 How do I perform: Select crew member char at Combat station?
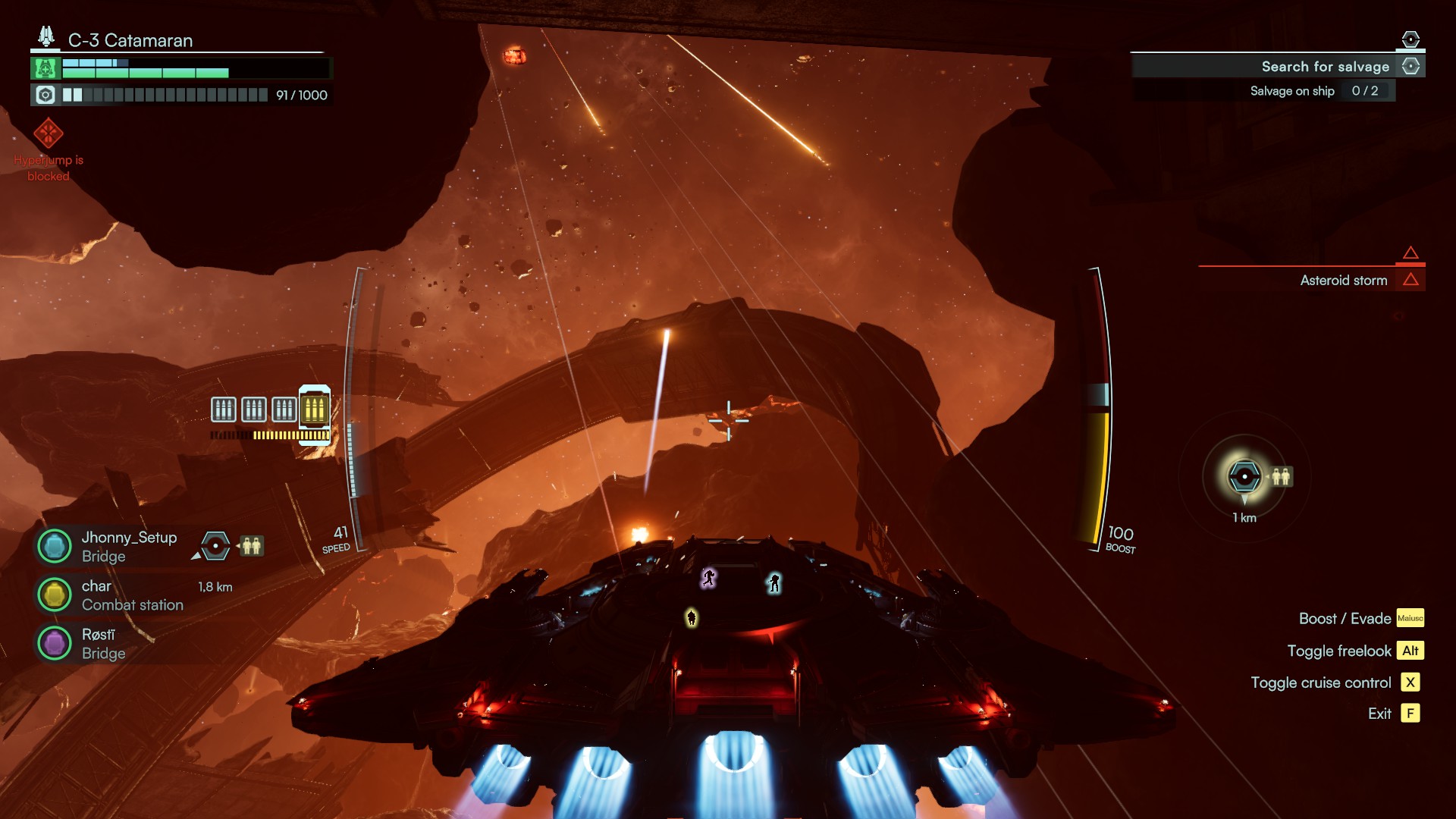(55, 595)
